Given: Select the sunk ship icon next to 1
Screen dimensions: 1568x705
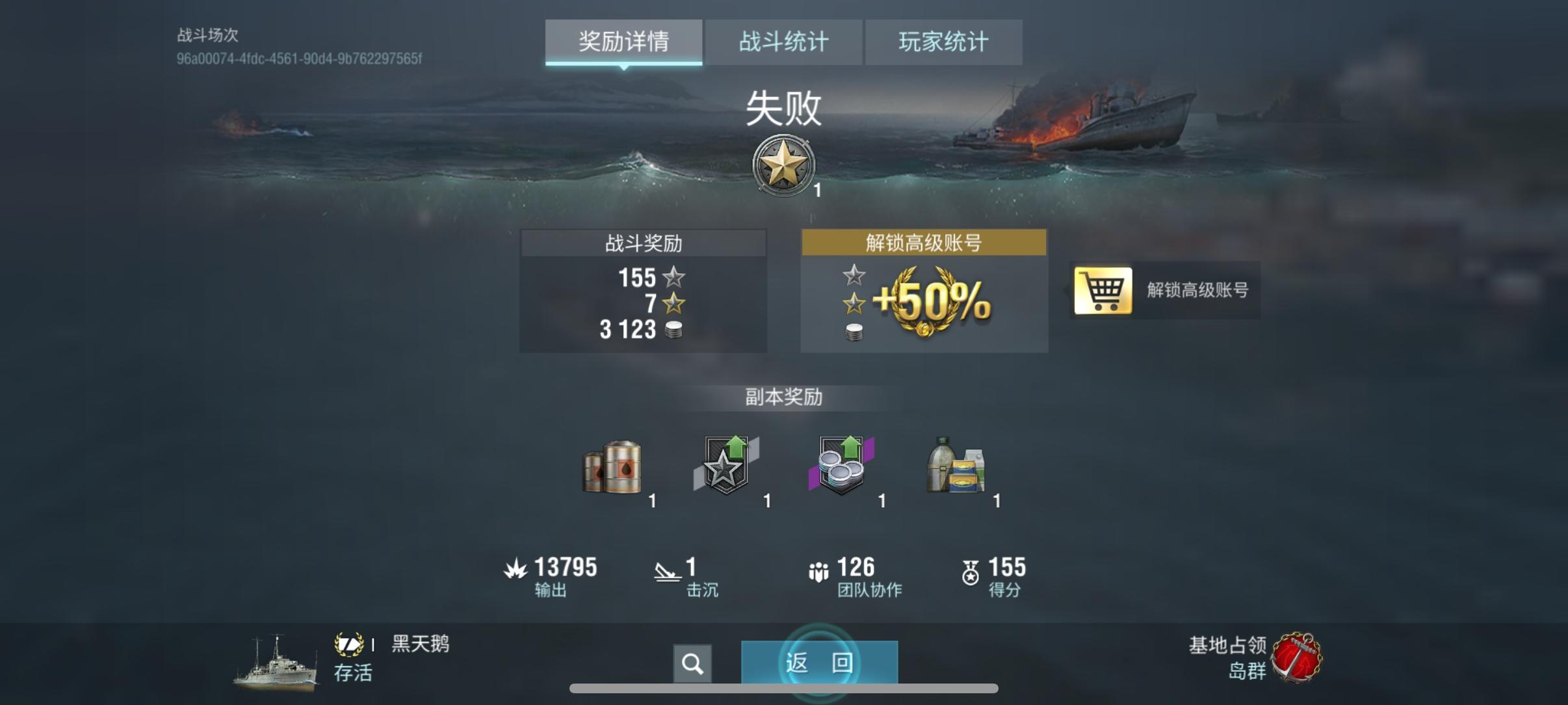Looking at the screenshot, I should [664, 571].
